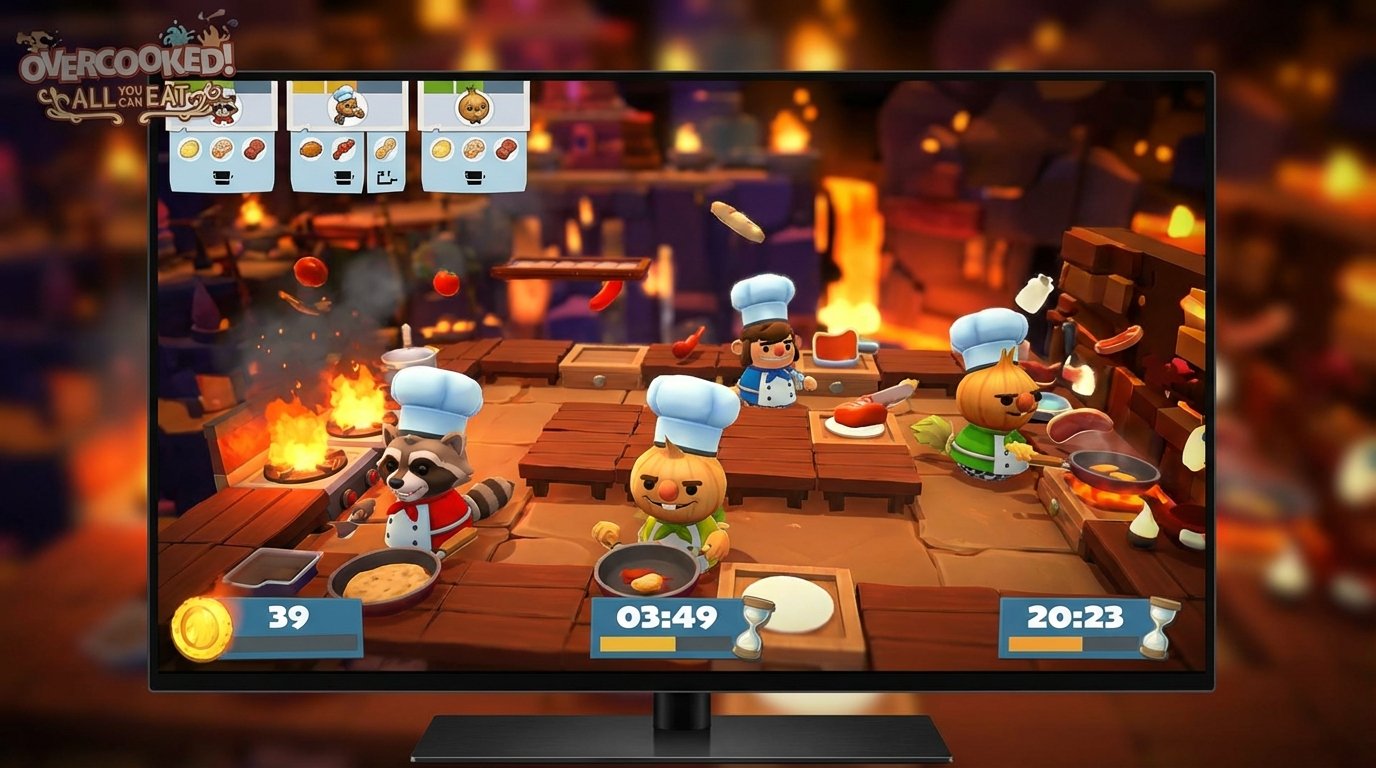
Task: Click the score value showing 39
Action: tap(287, 615)
